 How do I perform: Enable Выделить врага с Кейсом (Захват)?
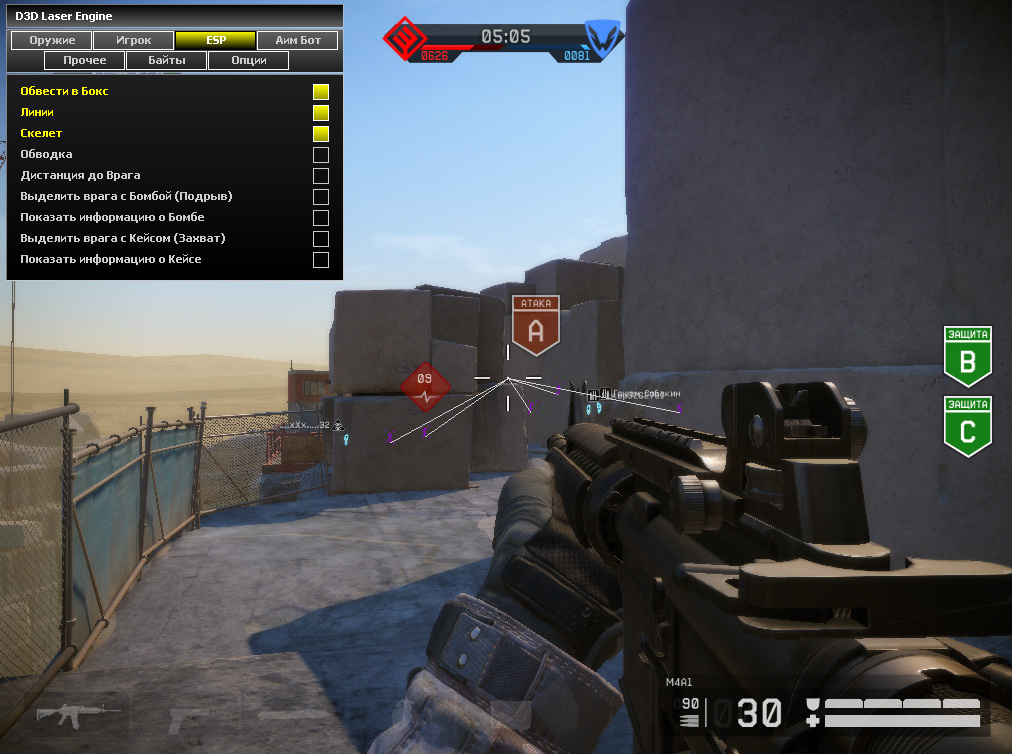click(321, 239)
